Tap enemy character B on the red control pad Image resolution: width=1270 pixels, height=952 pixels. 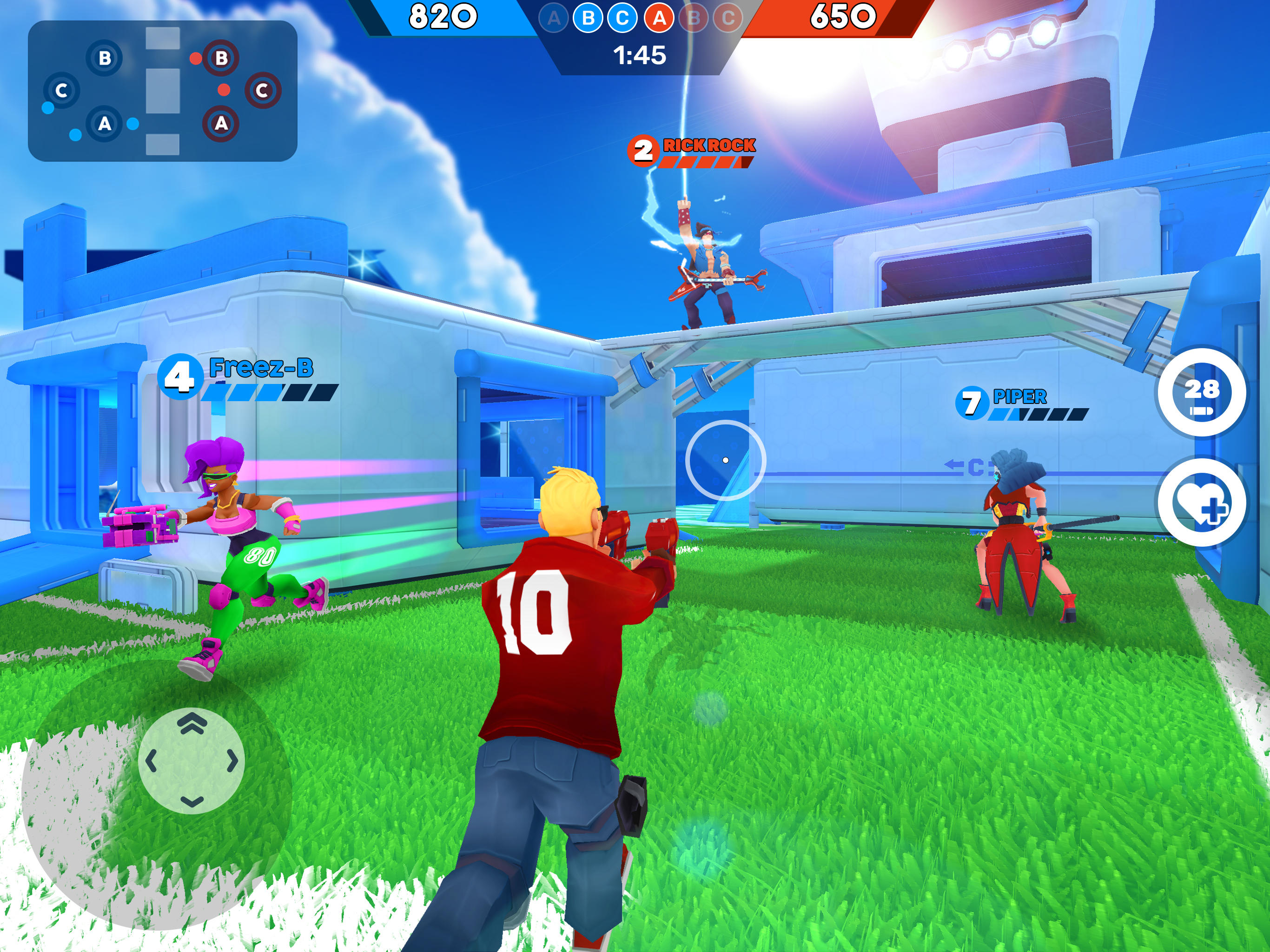(222, 59)
